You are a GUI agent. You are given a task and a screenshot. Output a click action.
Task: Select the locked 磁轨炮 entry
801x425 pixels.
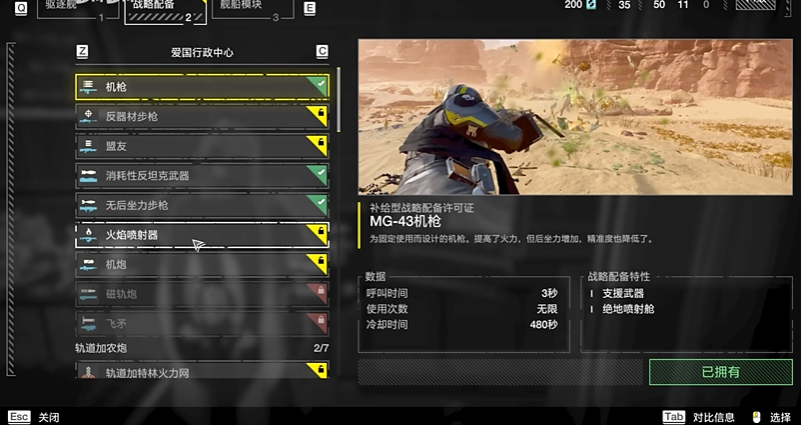(200, 294)
